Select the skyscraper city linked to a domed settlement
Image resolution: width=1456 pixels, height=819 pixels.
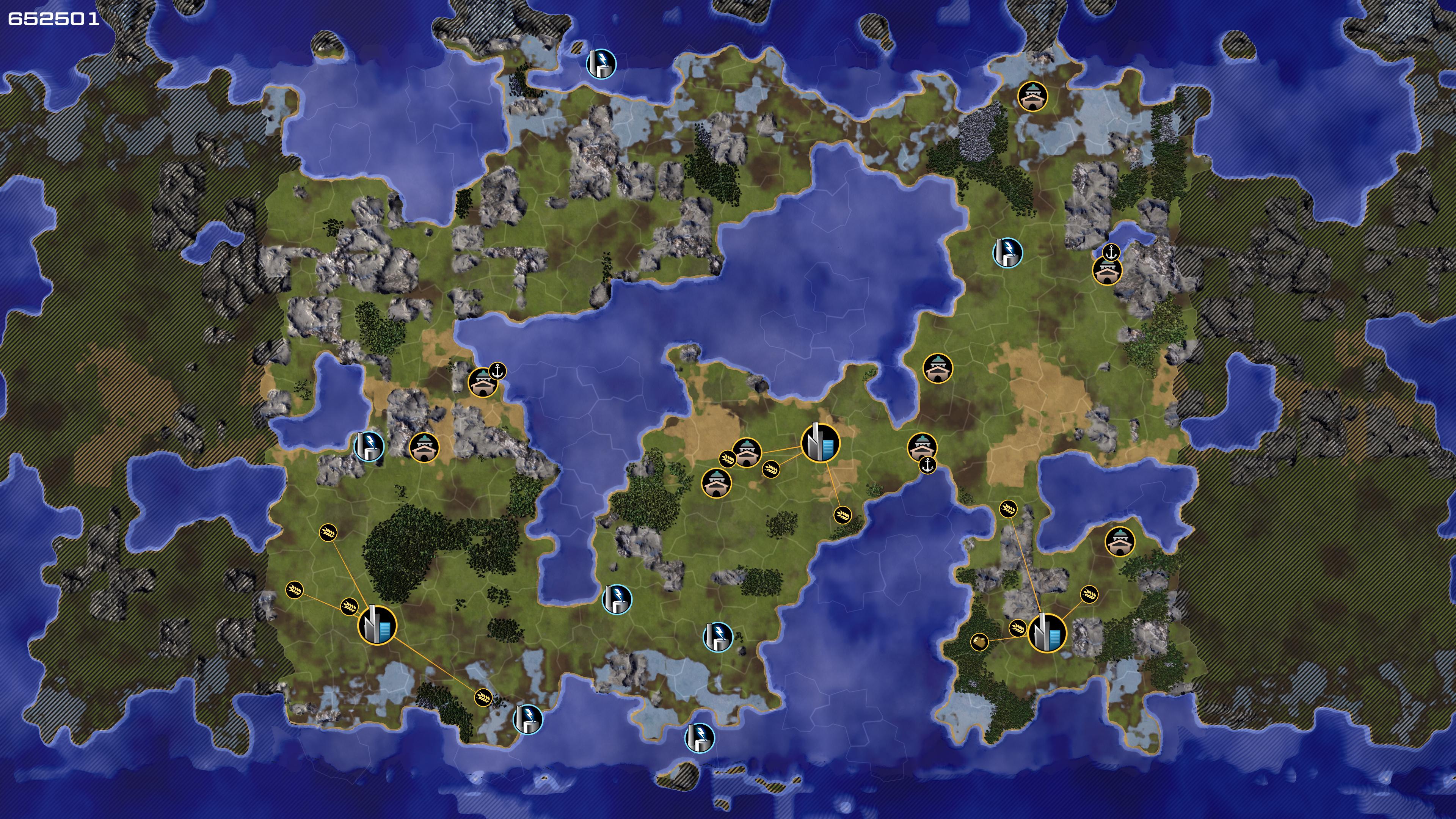820,442
